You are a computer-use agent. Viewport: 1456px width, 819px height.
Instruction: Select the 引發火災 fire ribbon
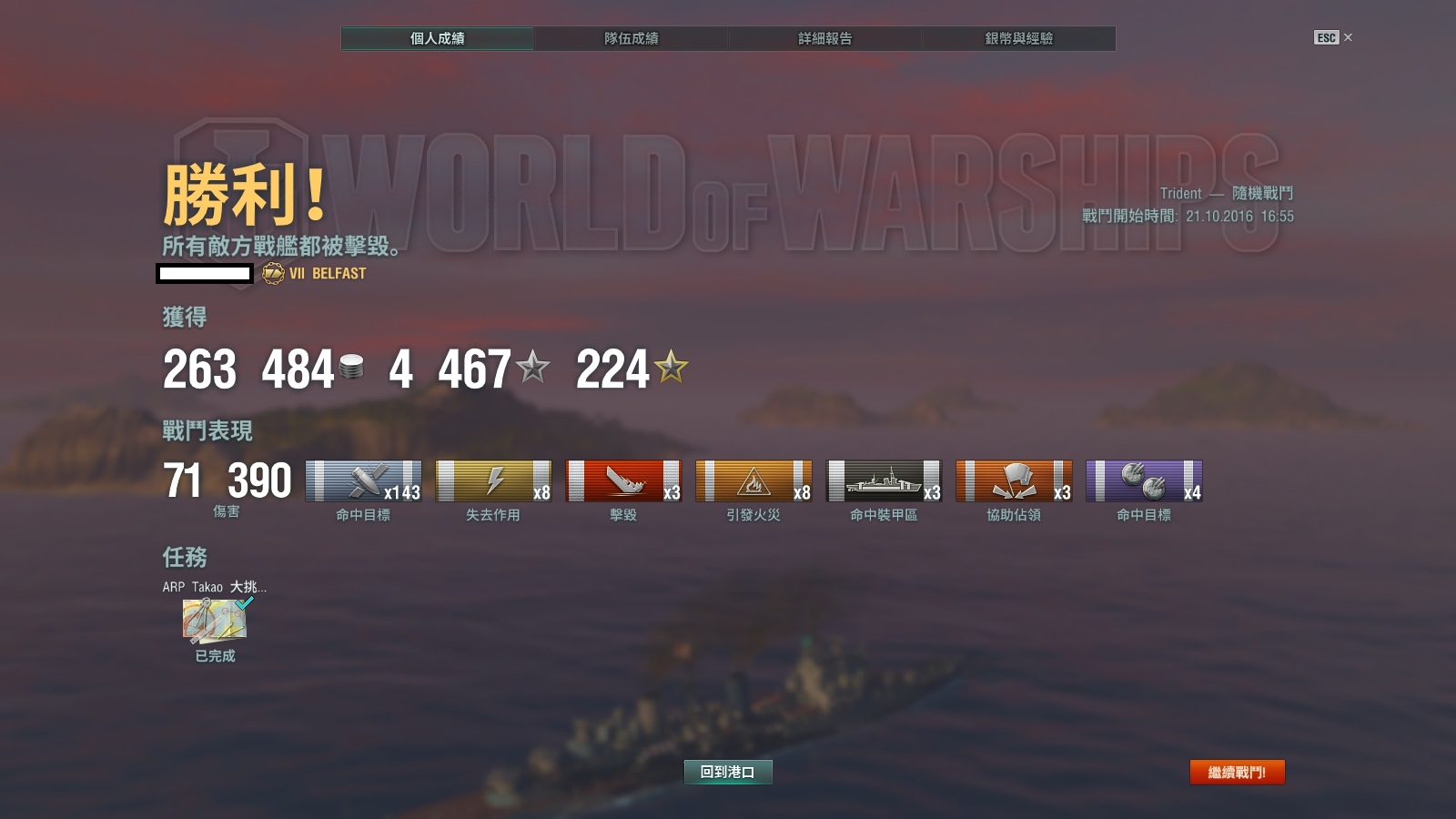coord(753,481)
